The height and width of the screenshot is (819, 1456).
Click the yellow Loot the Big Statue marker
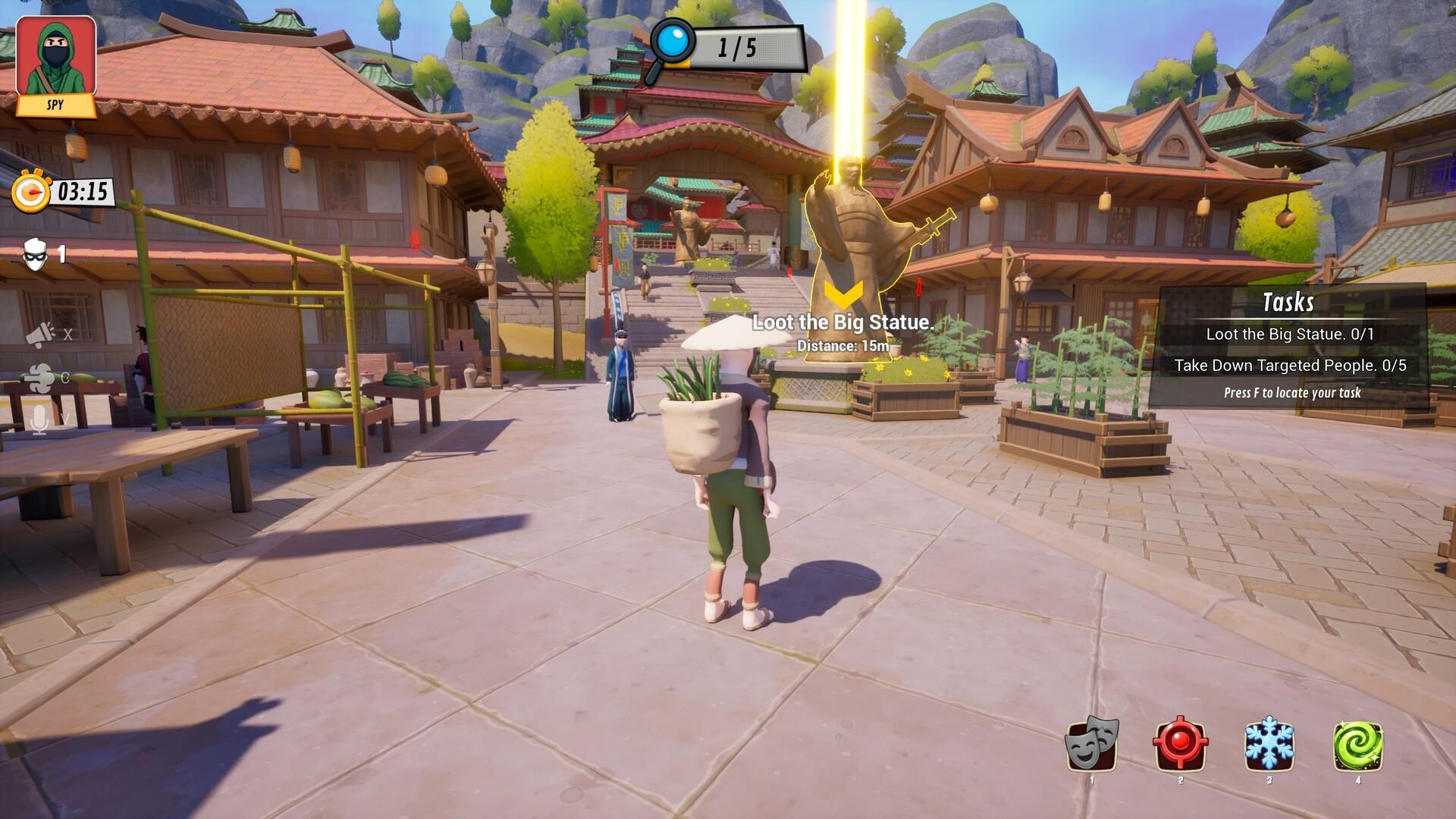click(843, 295)
